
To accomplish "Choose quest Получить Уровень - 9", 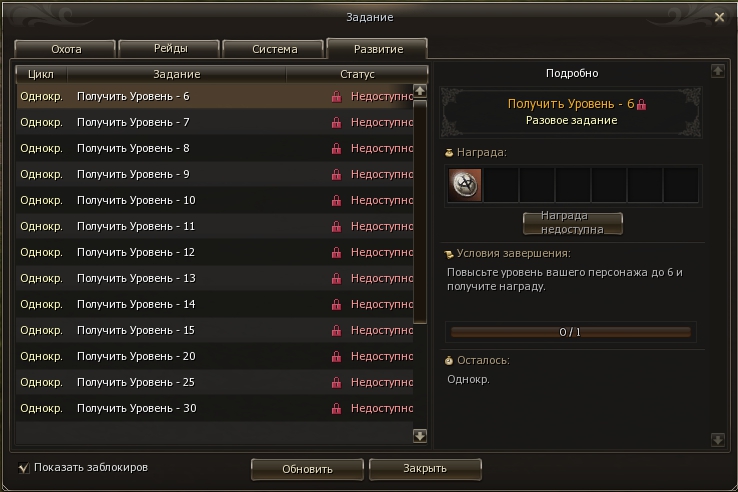I will pyautogui.click(x=133, y=175).
